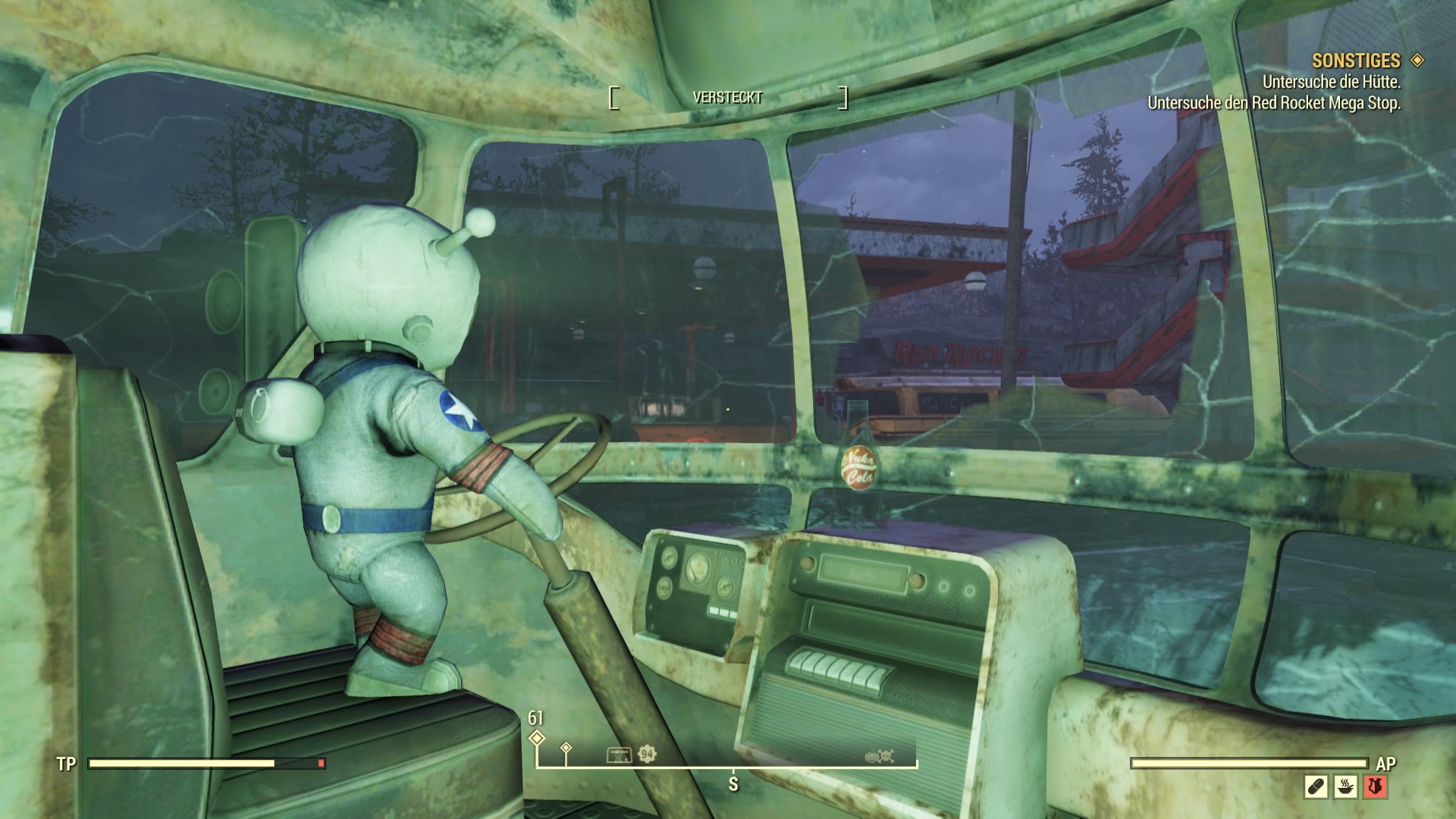1456x819 pixels.
Task: Select the large quest diamond marked 61
Action: tap(537, 738)
